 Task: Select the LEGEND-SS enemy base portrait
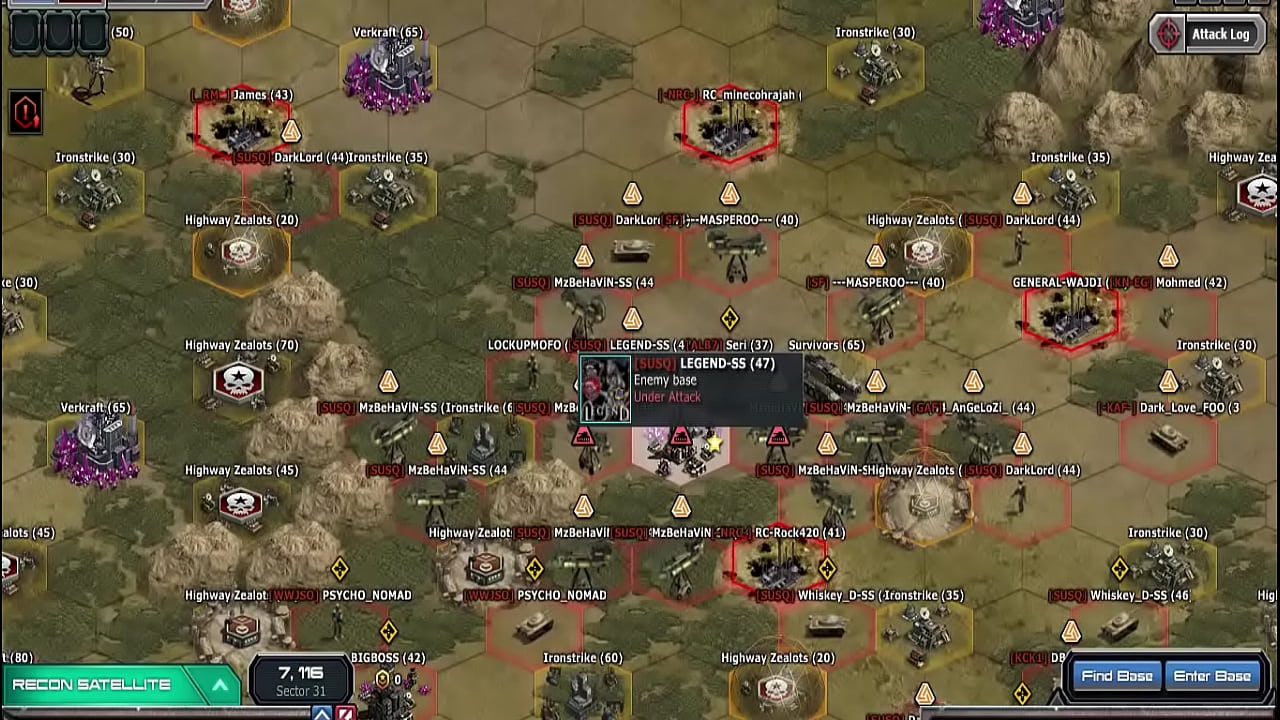pos(606,389)
